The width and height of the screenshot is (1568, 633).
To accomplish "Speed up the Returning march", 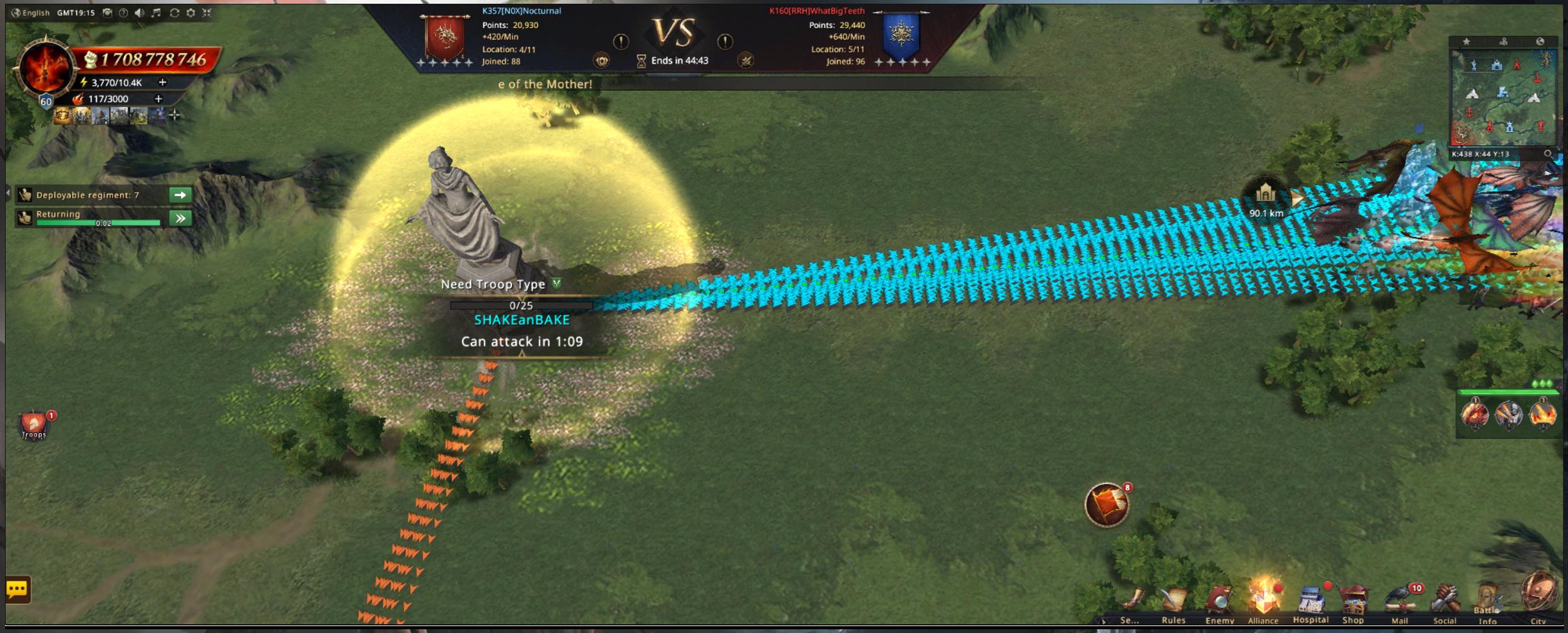I will pyautogui.click(x=180, y=218).
